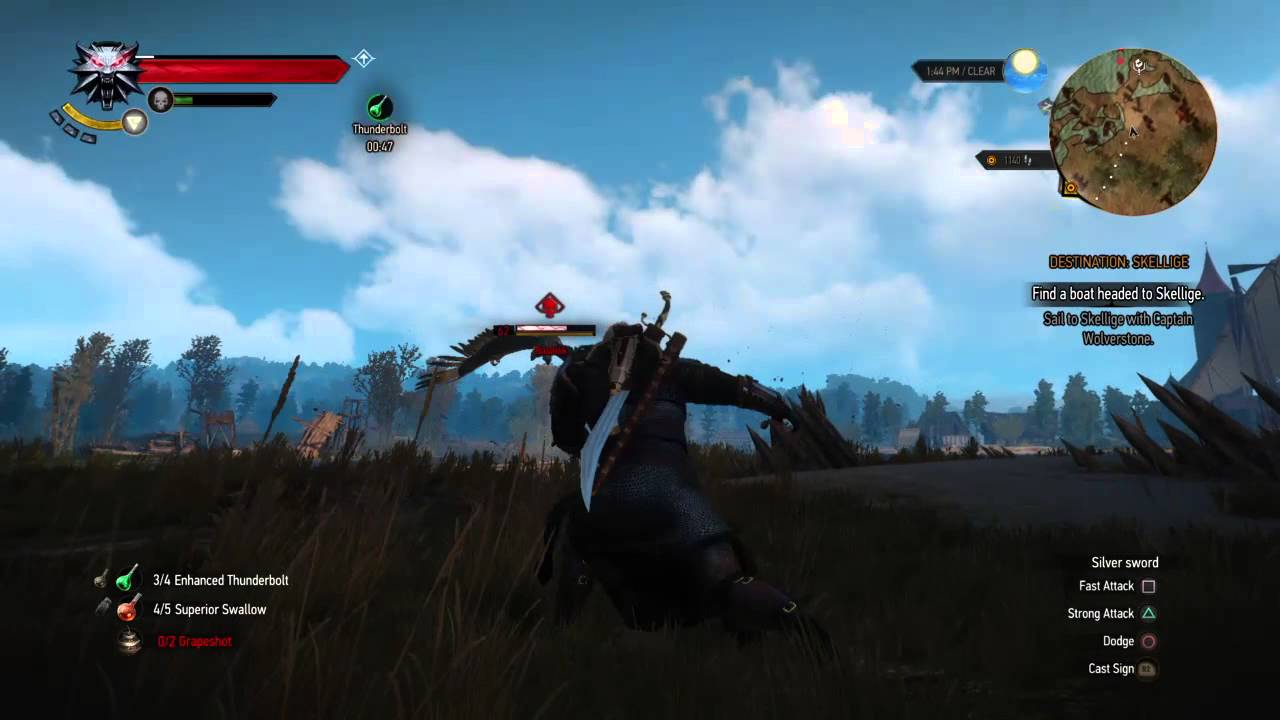Screen dimensions: 1280x720
Task: Select the objective 'Find a boat headed to Skellige'
Action: click(x=1118, y=294)
